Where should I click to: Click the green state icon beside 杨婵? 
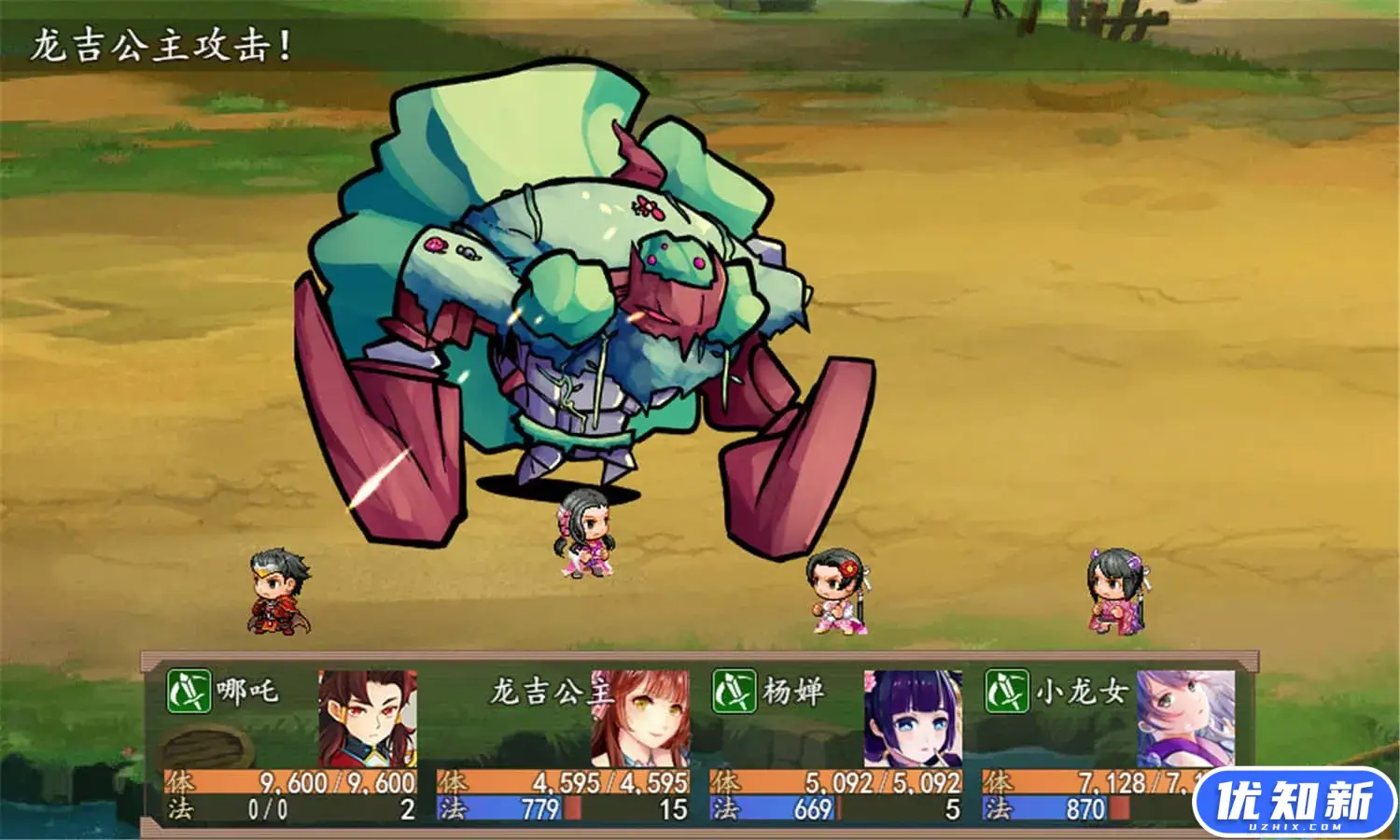click(x=734, y=692)
